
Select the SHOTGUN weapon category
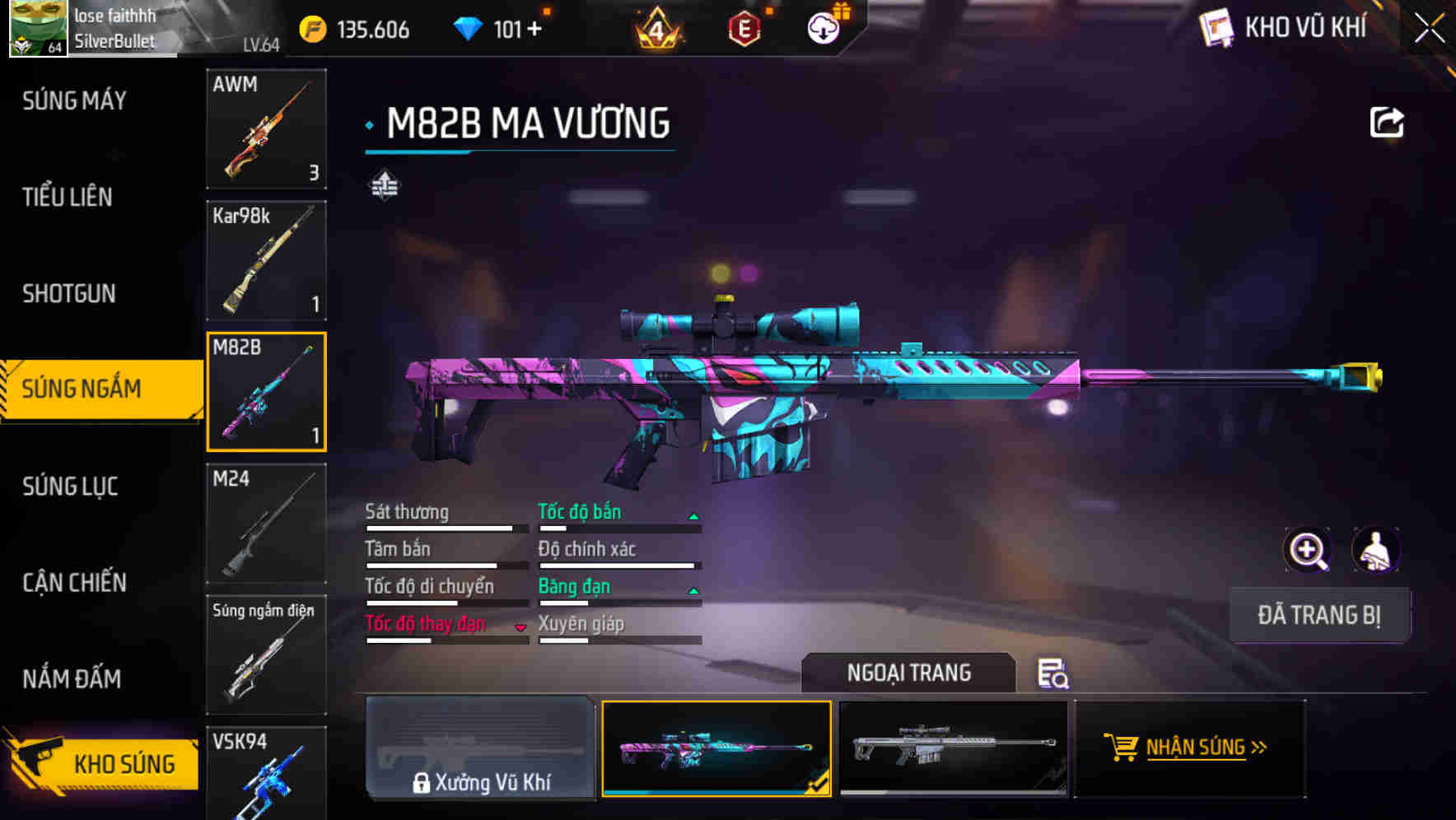[70, 294]
